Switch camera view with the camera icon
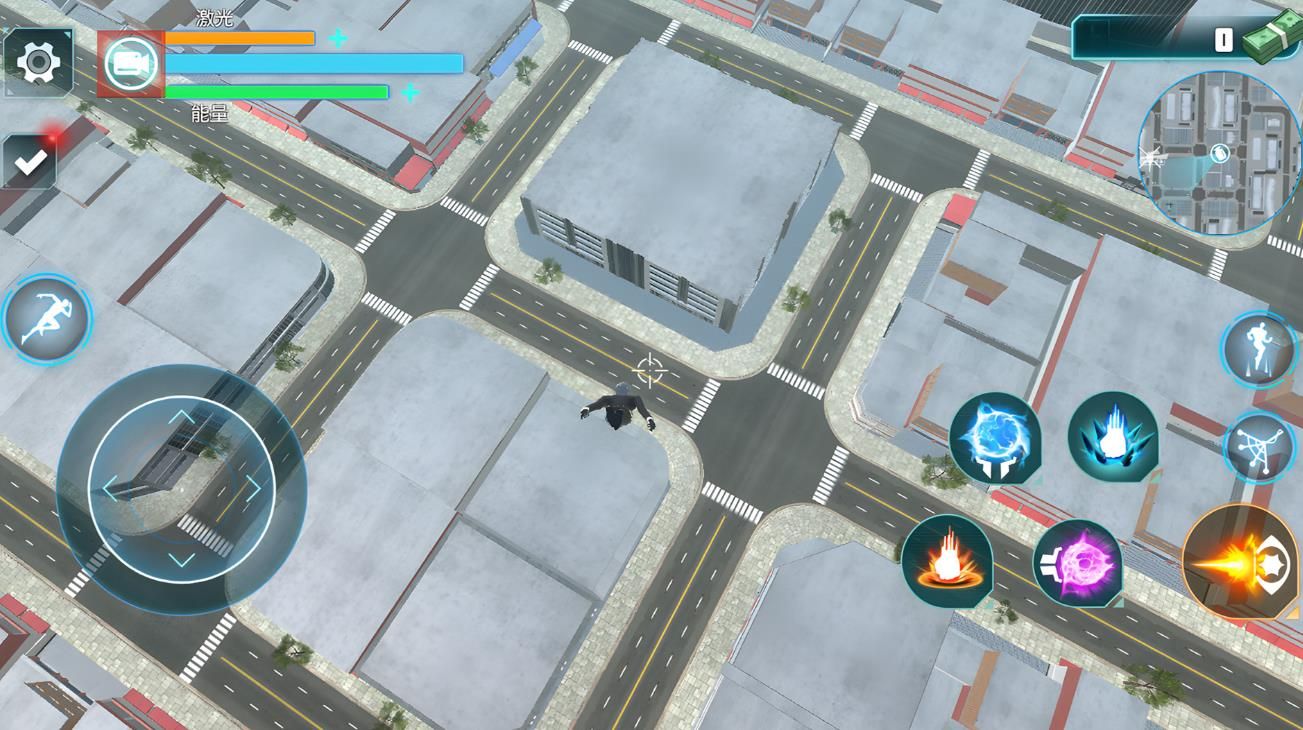Viewport: 1303px width, 730px height. (131, 64)
